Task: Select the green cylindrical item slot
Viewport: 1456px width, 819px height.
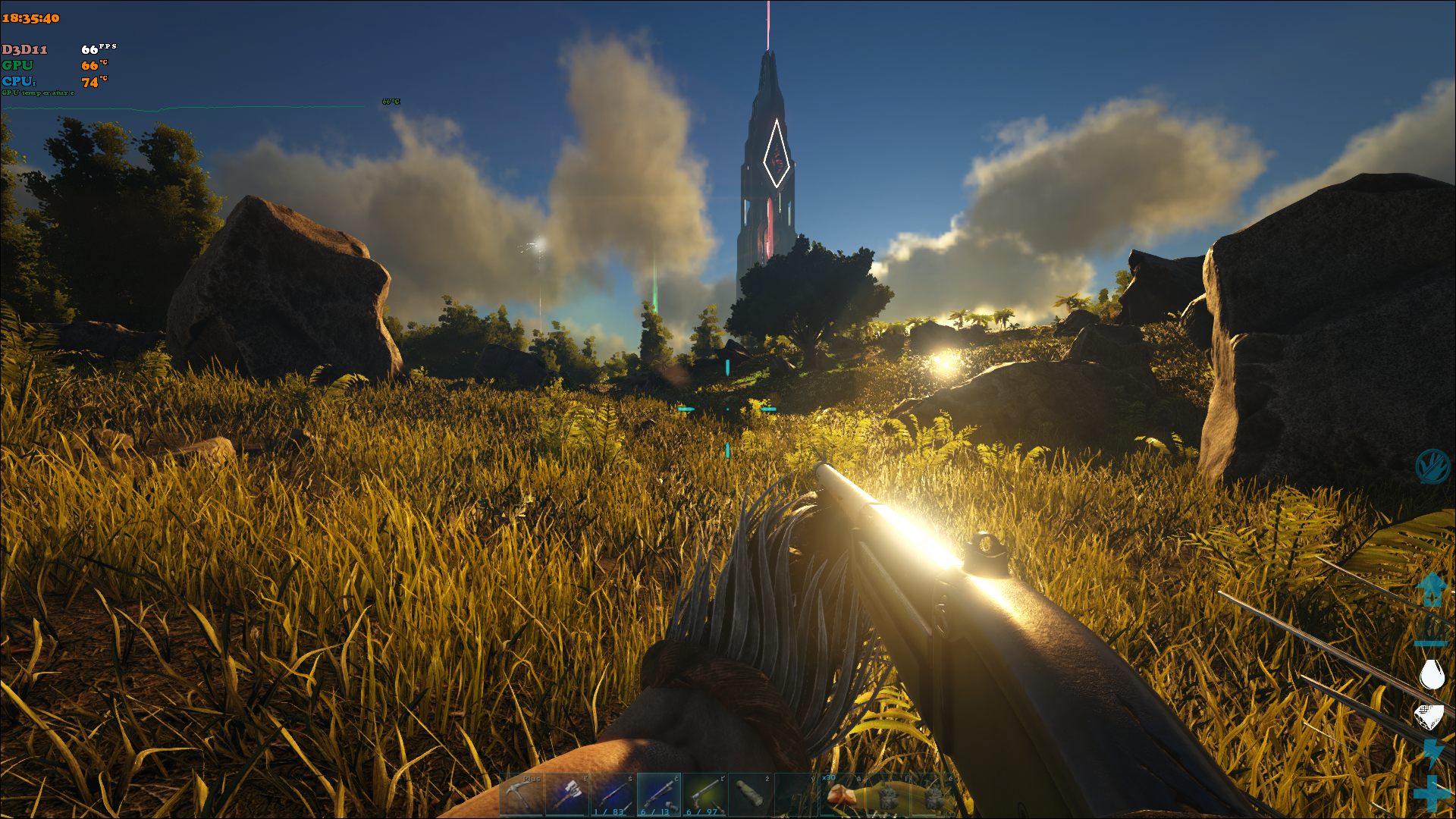Action: coord(750,795)
